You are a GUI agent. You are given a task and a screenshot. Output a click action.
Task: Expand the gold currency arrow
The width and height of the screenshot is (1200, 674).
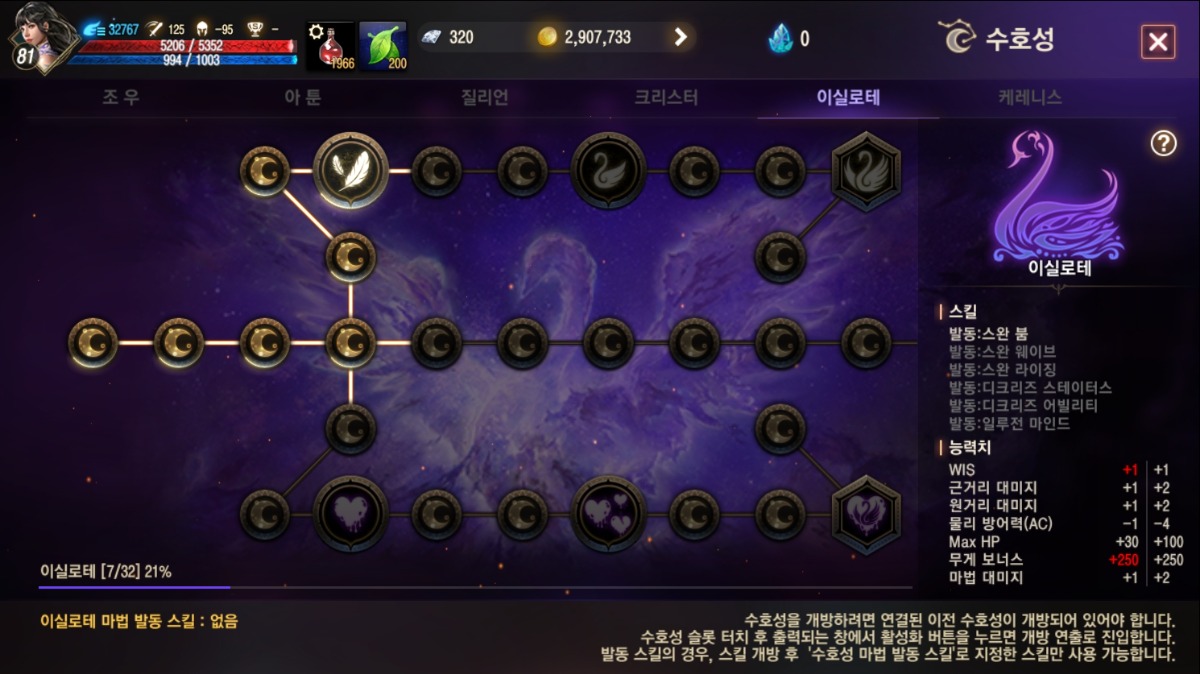pyautogui.click(x=681, y=38)
